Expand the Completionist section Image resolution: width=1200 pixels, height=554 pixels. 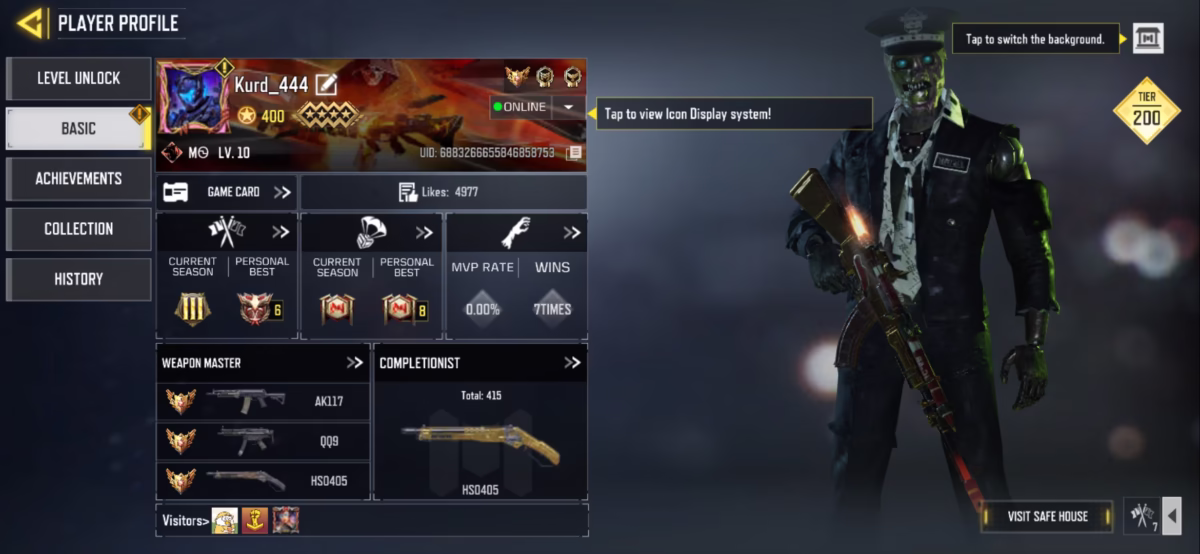(572, 363)
